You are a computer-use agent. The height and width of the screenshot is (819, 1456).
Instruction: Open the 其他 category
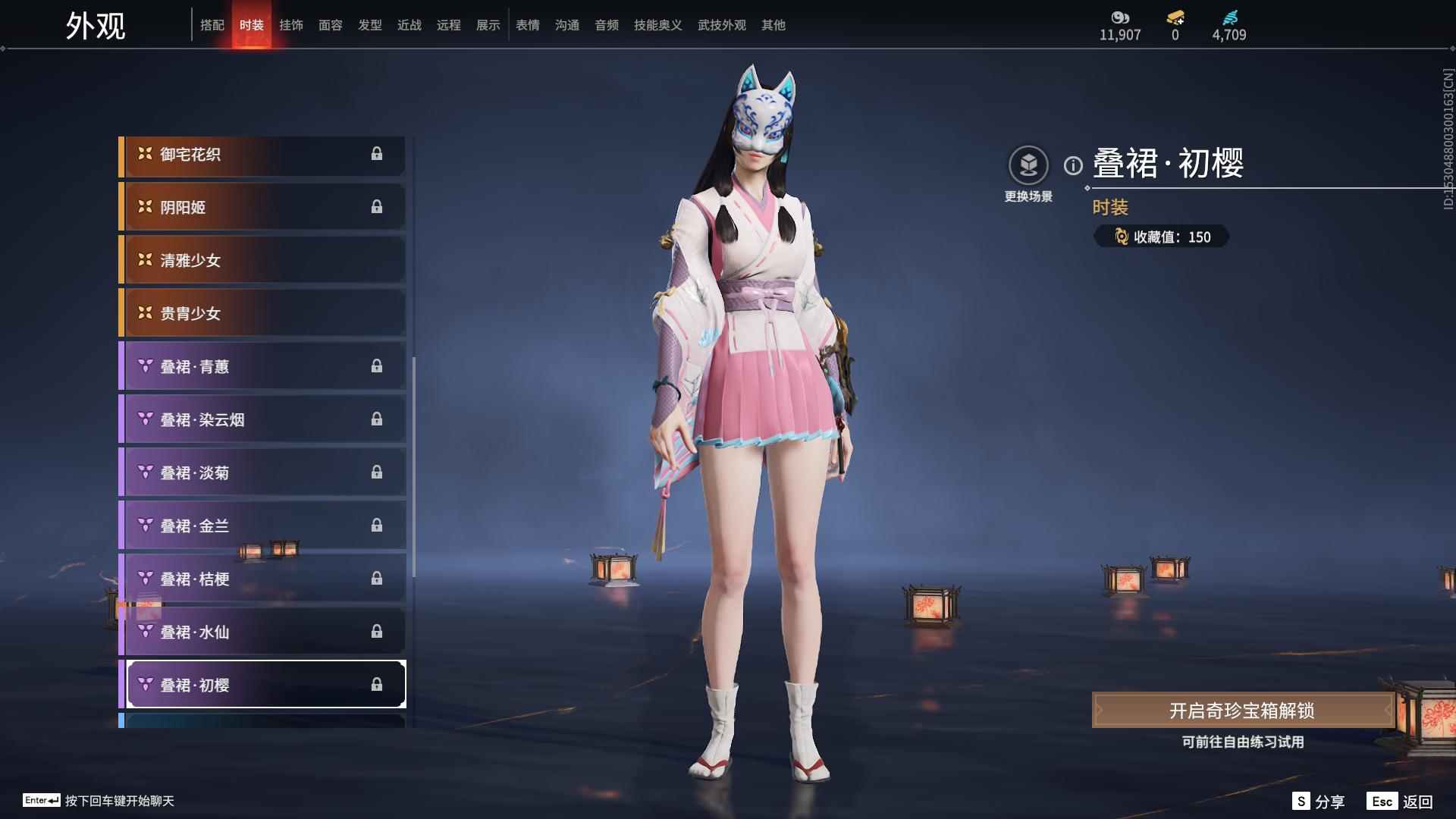[x=773, y=24]
